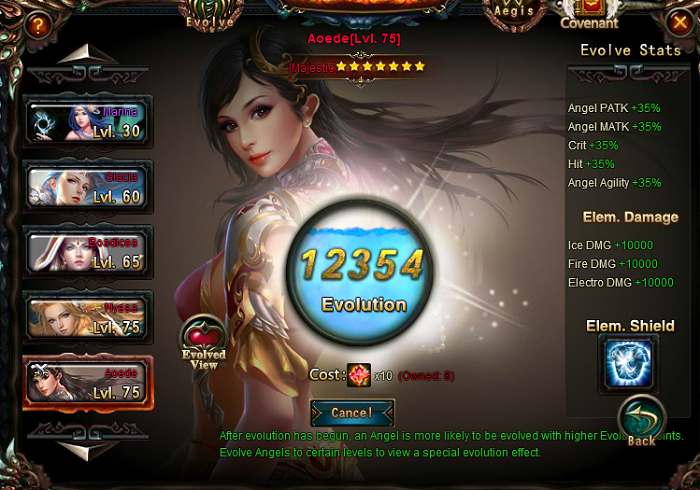Screen dimensions: 700x490
Task: Click the red evolution stone cost icon
Action: [x=359, y=375]
